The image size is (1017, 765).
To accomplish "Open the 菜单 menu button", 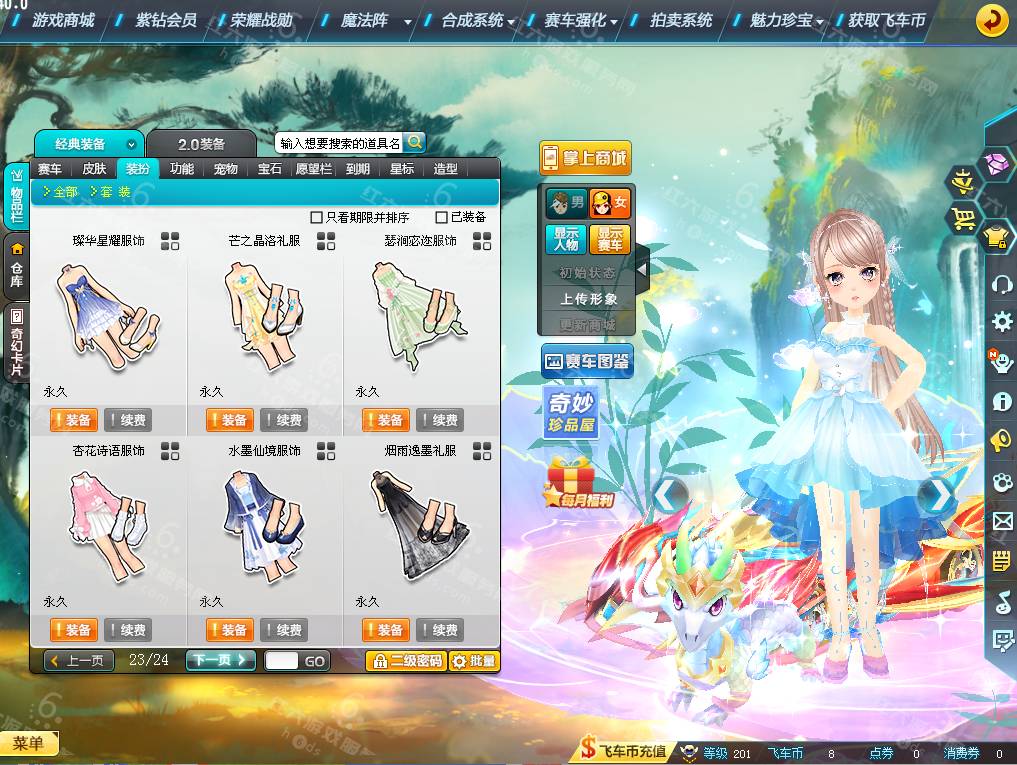I will (x=29, y=743).
